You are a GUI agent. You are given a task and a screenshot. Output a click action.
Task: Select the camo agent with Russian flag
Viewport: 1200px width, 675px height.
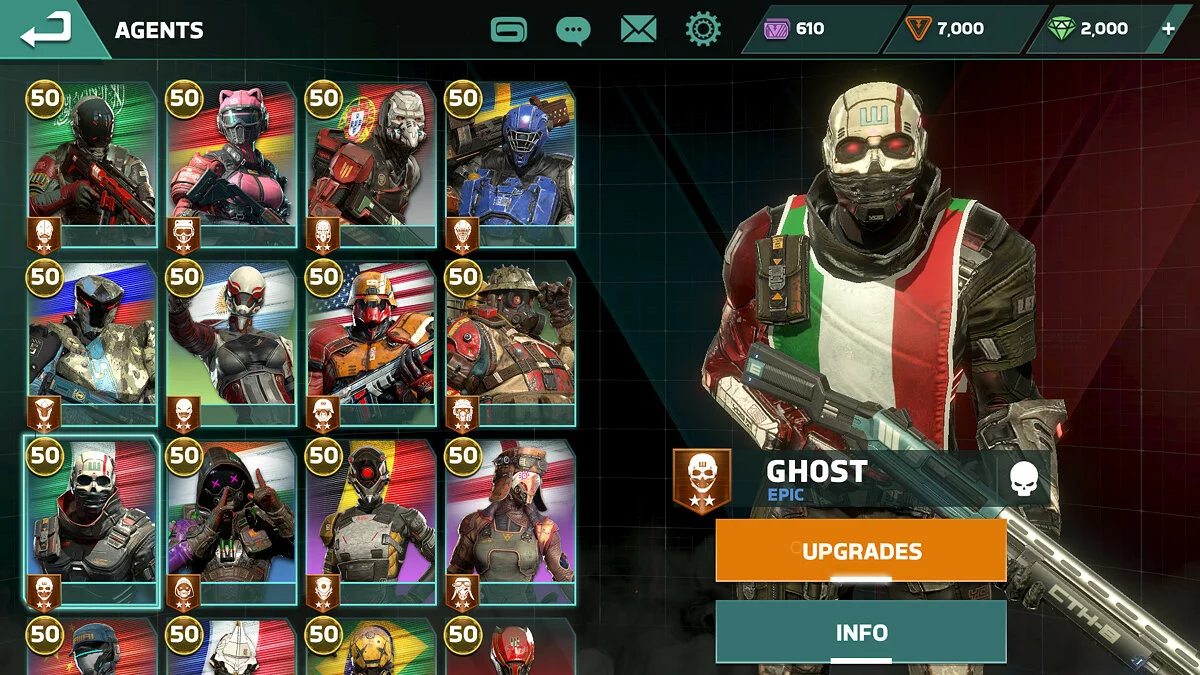92,345
